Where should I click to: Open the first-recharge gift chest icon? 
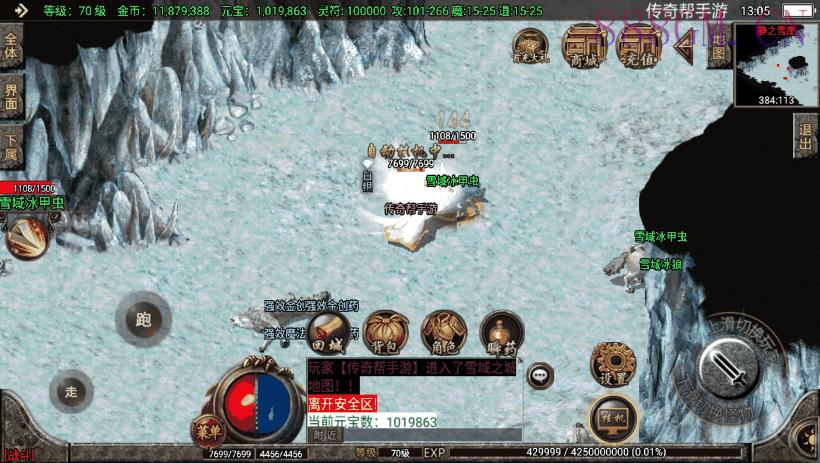(530, 45)
